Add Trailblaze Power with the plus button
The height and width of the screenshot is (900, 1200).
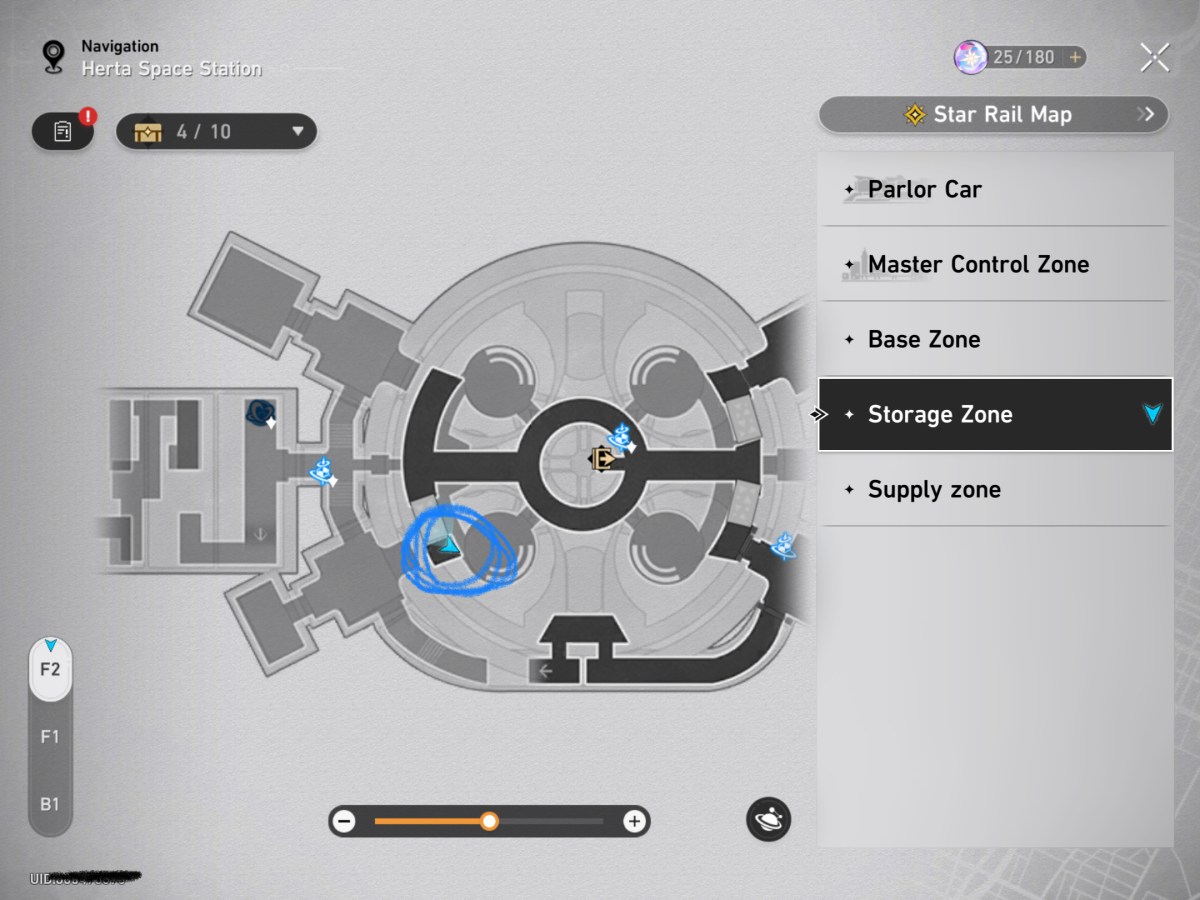coord(1075,58)
